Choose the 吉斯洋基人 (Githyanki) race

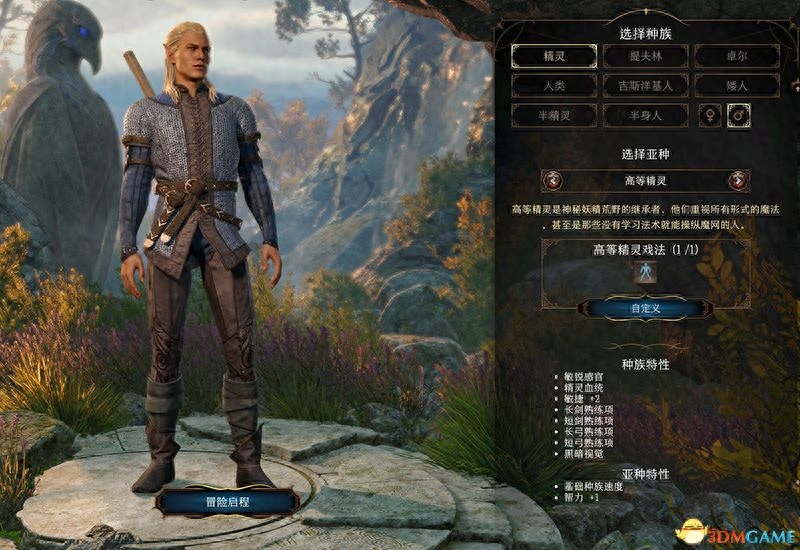click(644, 86)
